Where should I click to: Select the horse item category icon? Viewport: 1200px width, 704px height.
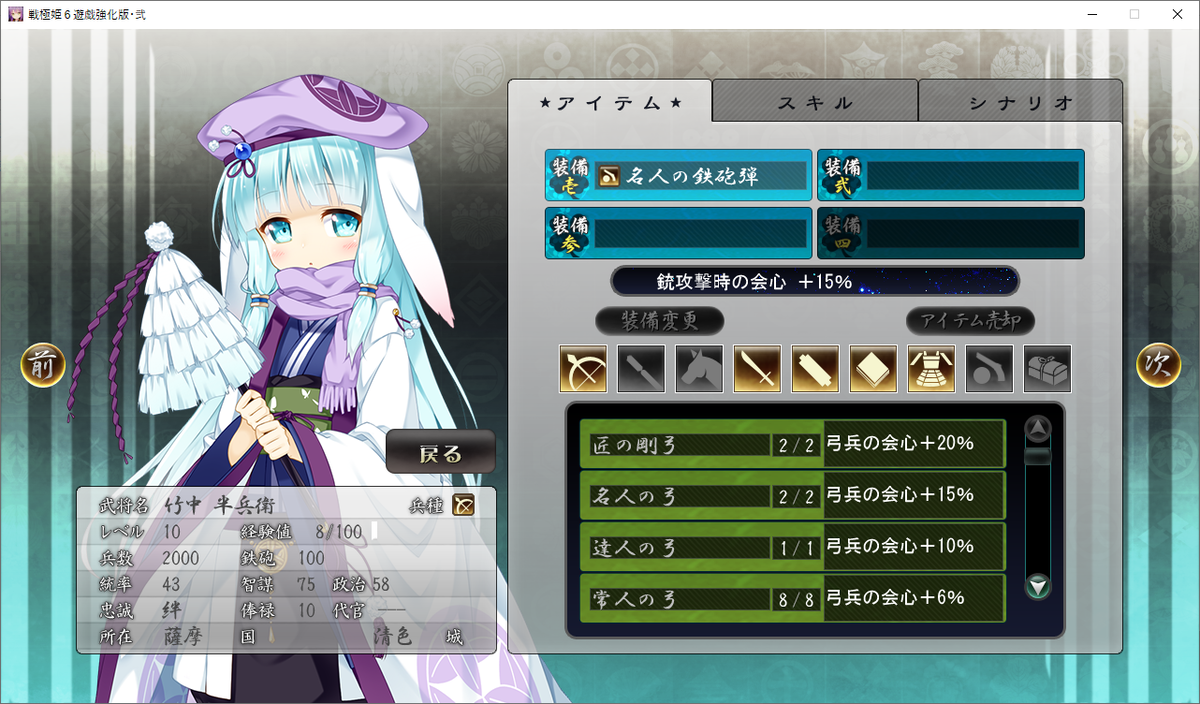pyautogui.click(x=699, y=369)
